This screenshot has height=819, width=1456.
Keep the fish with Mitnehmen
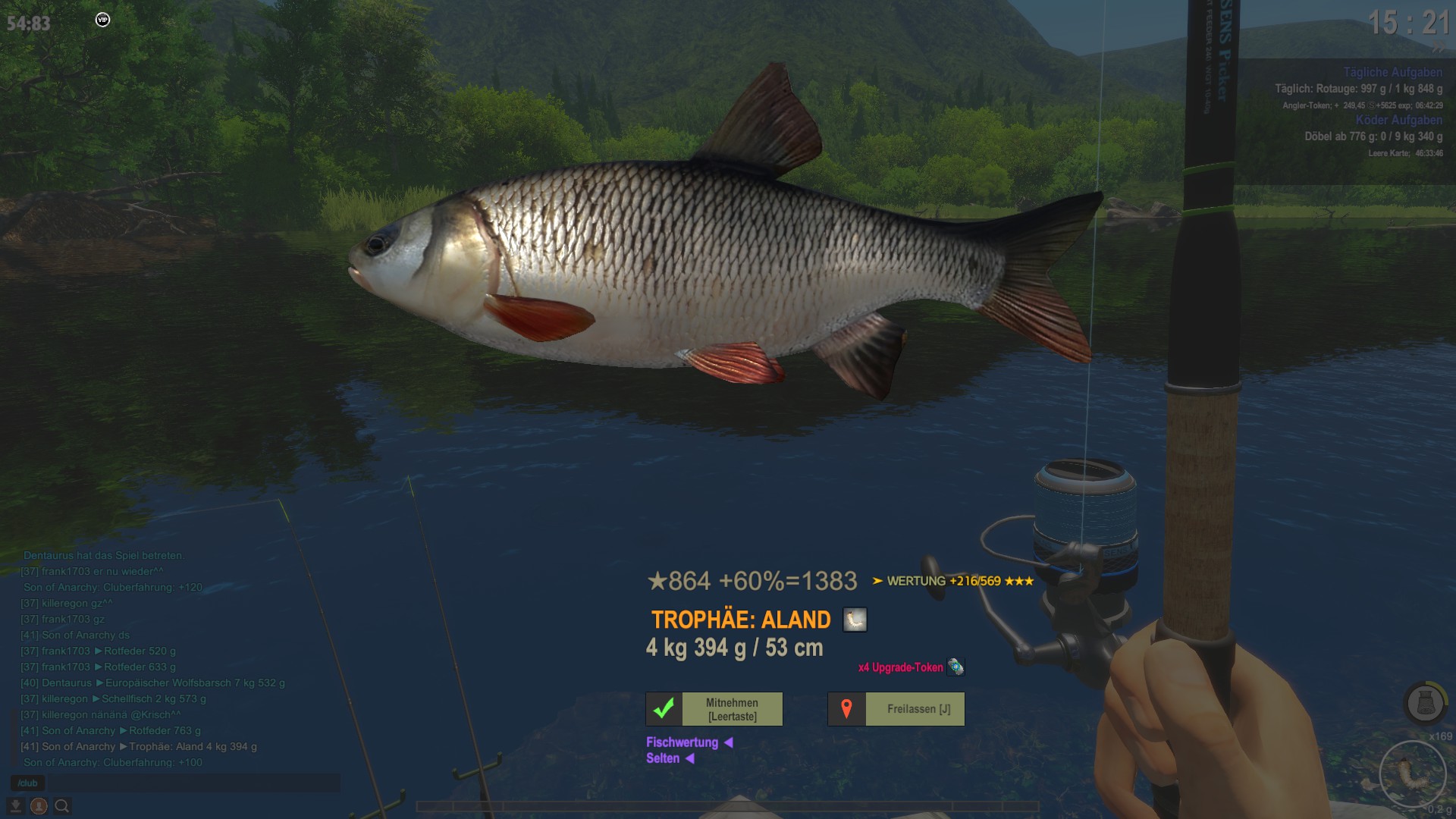tap(714, 709)
